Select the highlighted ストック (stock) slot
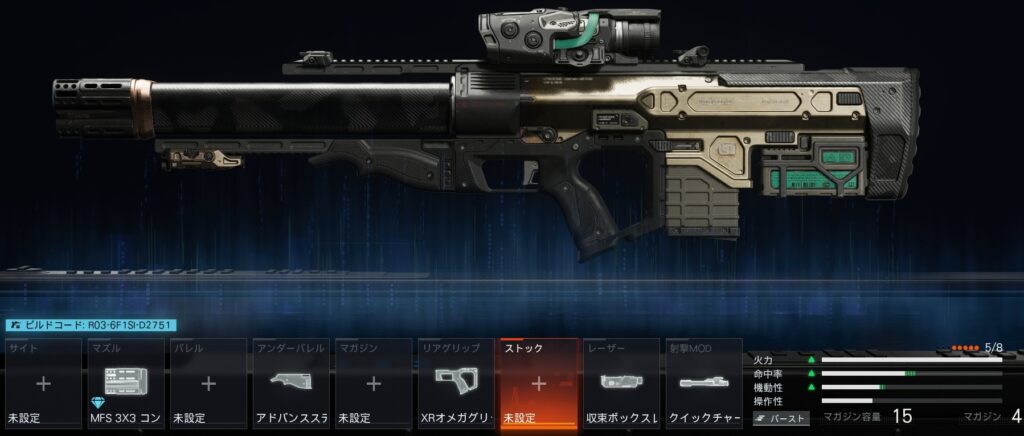The image size is (1024, 436). [x=538, y=383]
